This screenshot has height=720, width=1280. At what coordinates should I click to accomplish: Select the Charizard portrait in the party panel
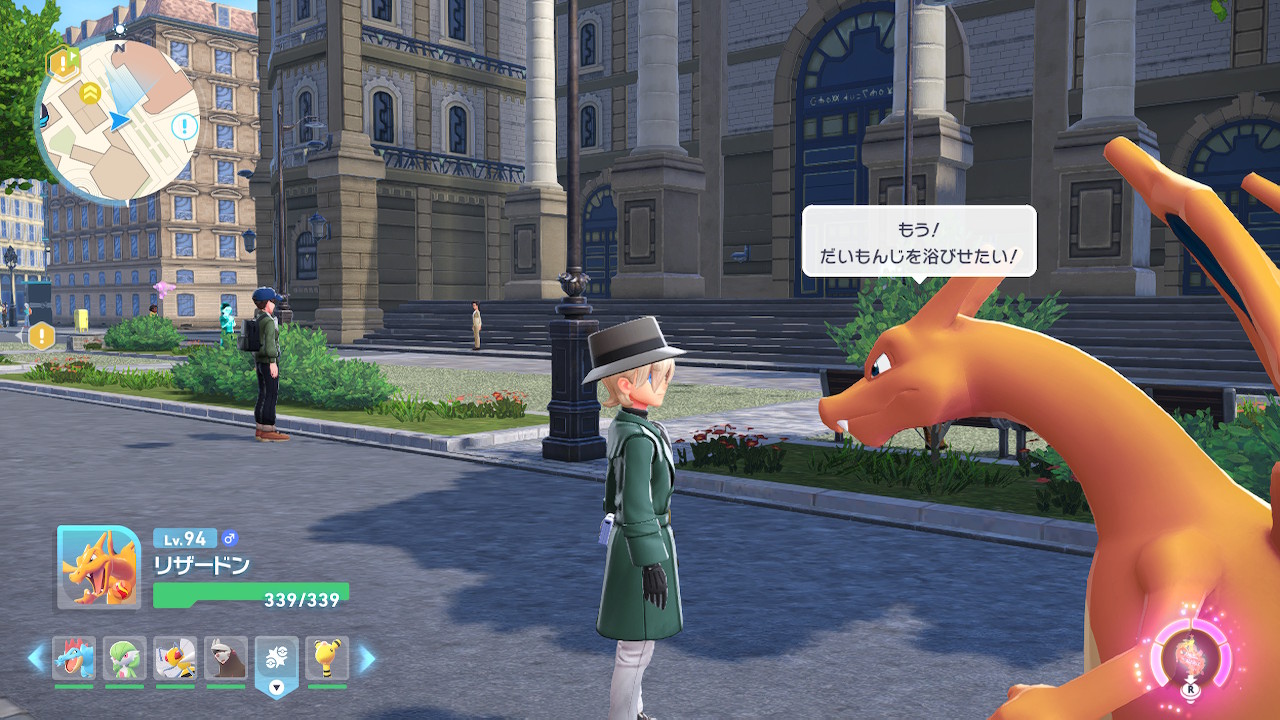[x=99, y=568]
